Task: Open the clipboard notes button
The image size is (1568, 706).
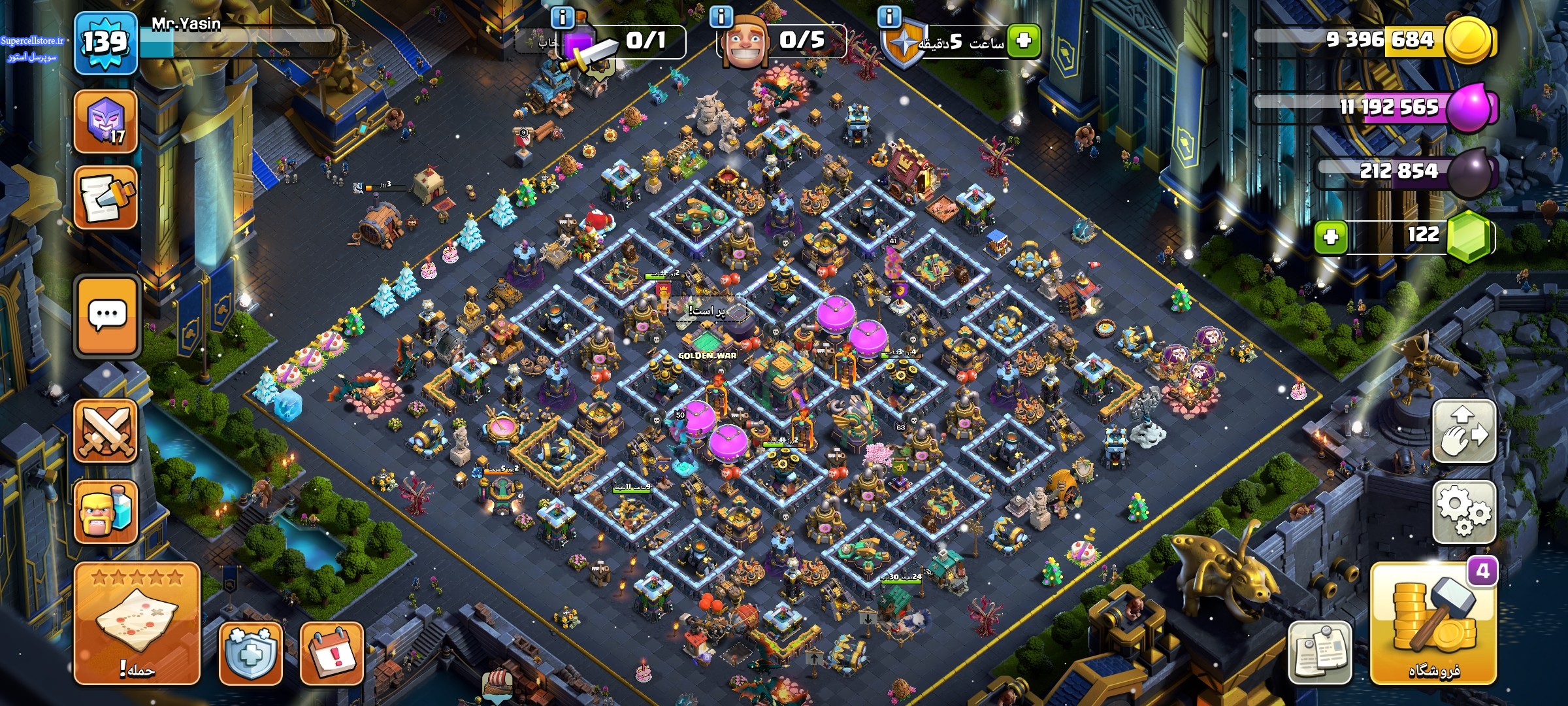Action: [1319, 652]
